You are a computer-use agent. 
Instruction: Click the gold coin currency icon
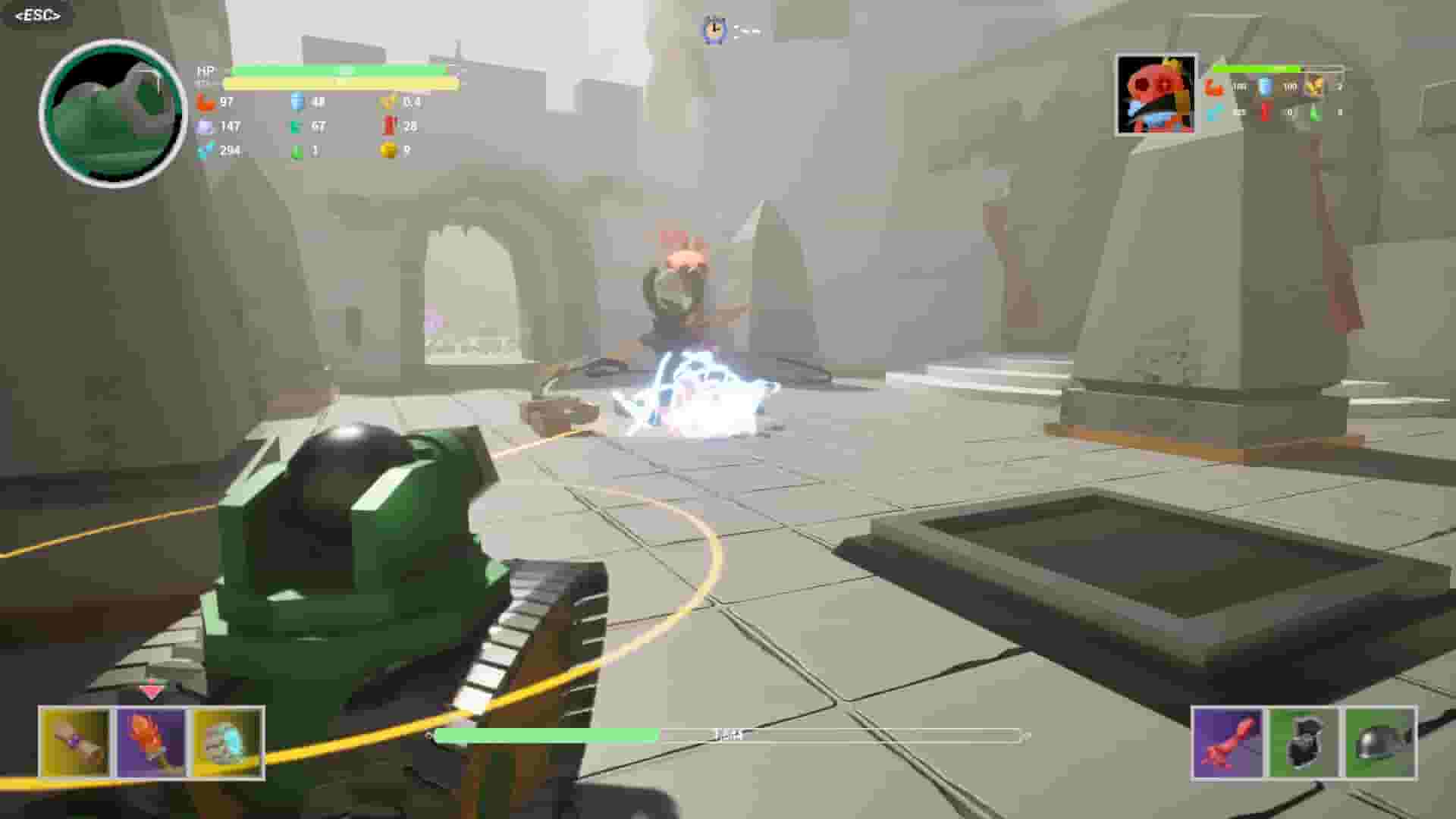(388, 152)
